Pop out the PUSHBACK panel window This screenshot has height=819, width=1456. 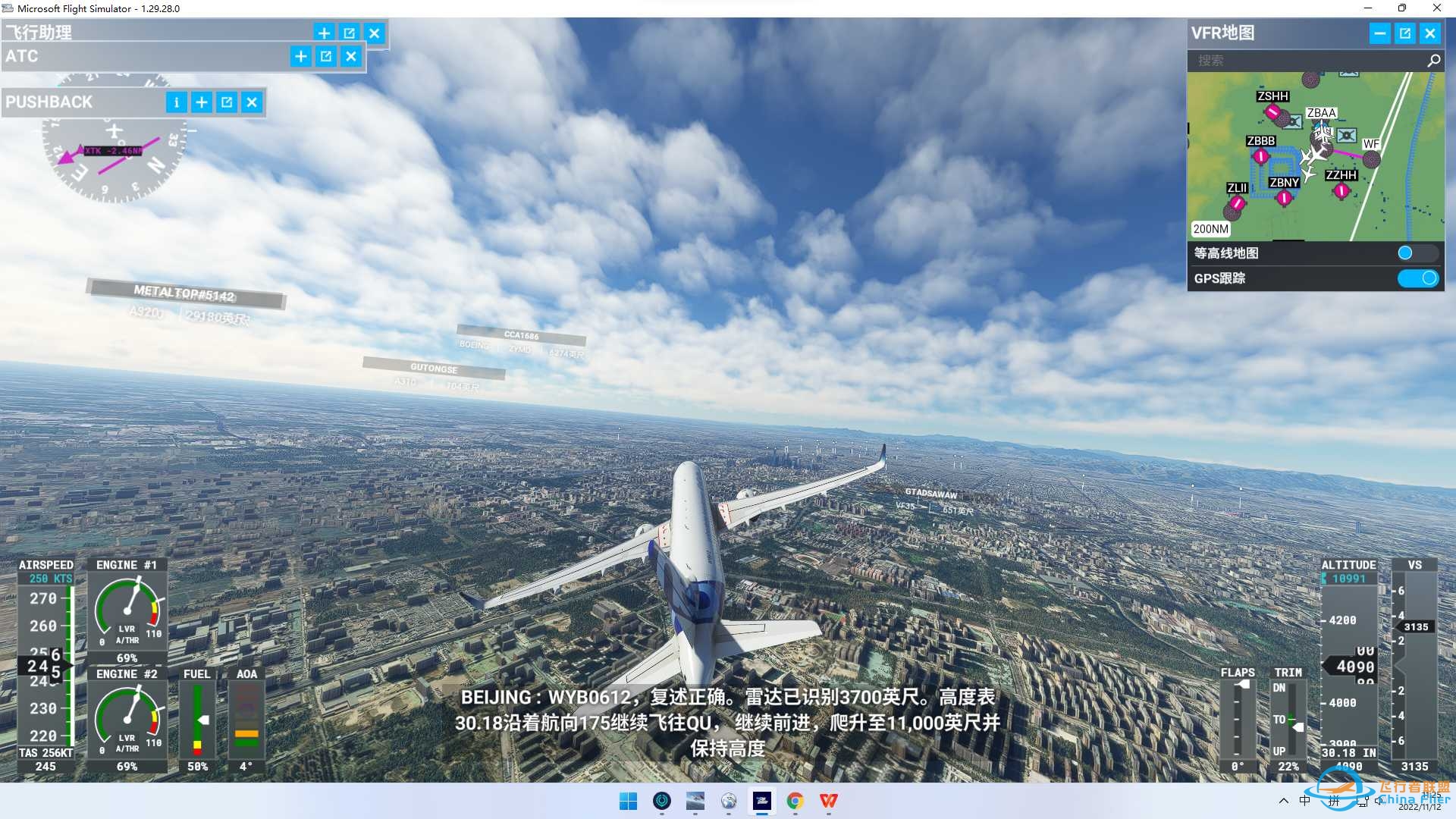pyautogui.click(x=227, y=102)
